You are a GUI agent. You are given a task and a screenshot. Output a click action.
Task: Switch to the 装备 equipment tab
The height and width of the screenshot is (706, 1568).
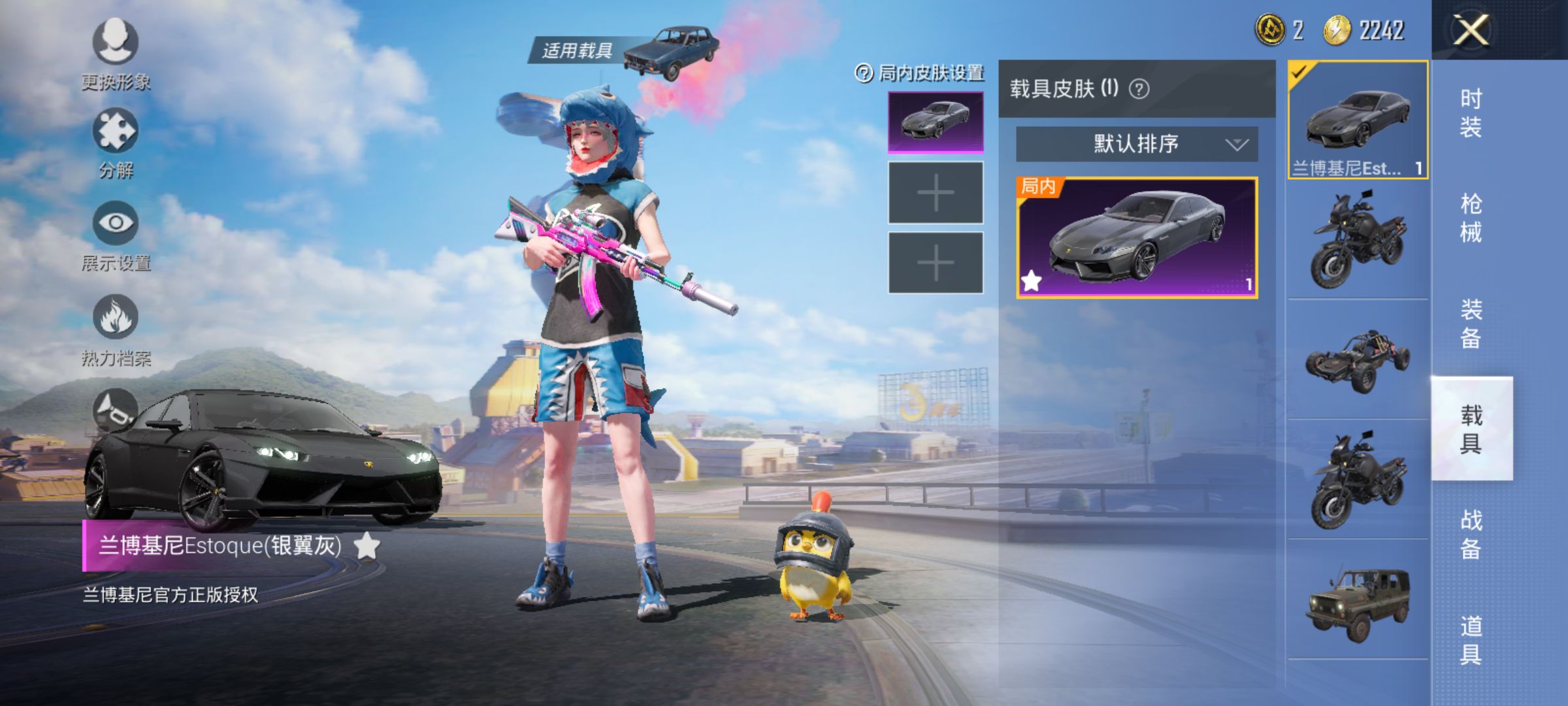pyautogui.click(x=1471, y=324)
